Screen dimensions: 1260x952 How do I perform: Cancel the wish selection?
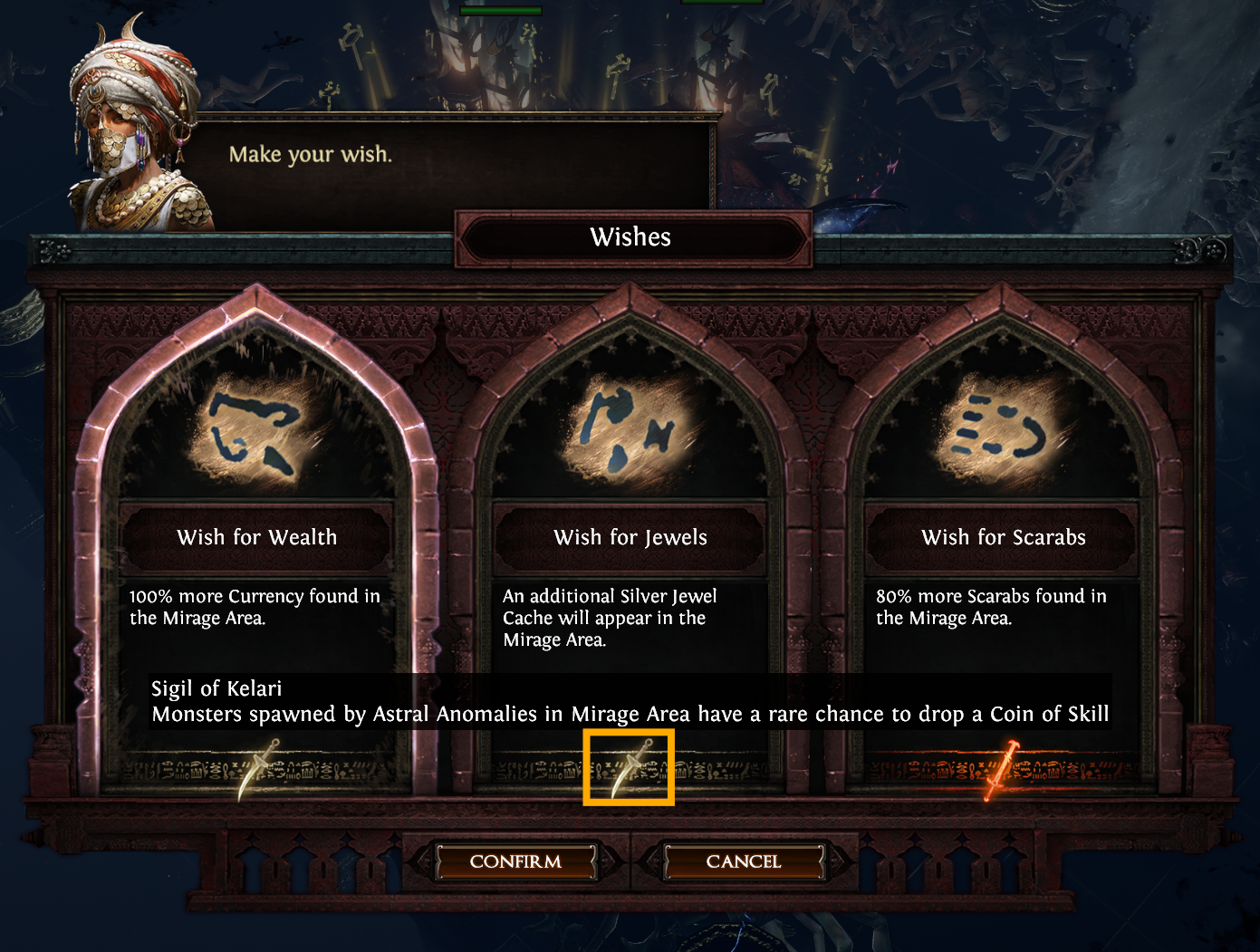(743, 861)
